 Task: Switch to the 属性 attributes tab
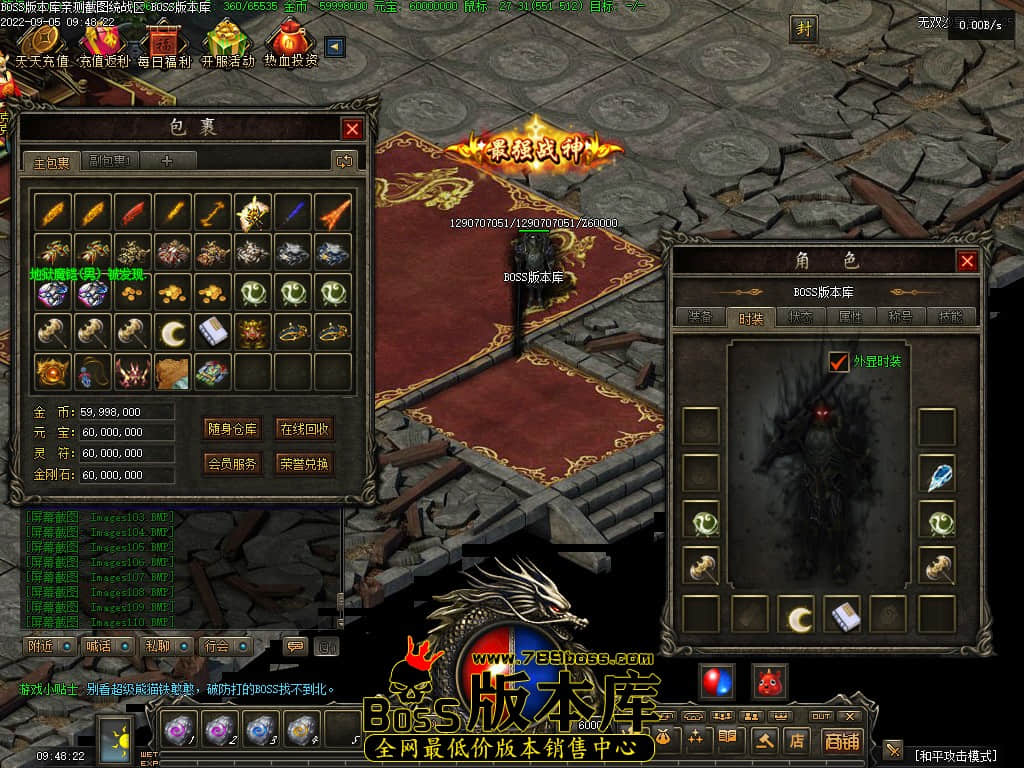[x=850, y=317]
